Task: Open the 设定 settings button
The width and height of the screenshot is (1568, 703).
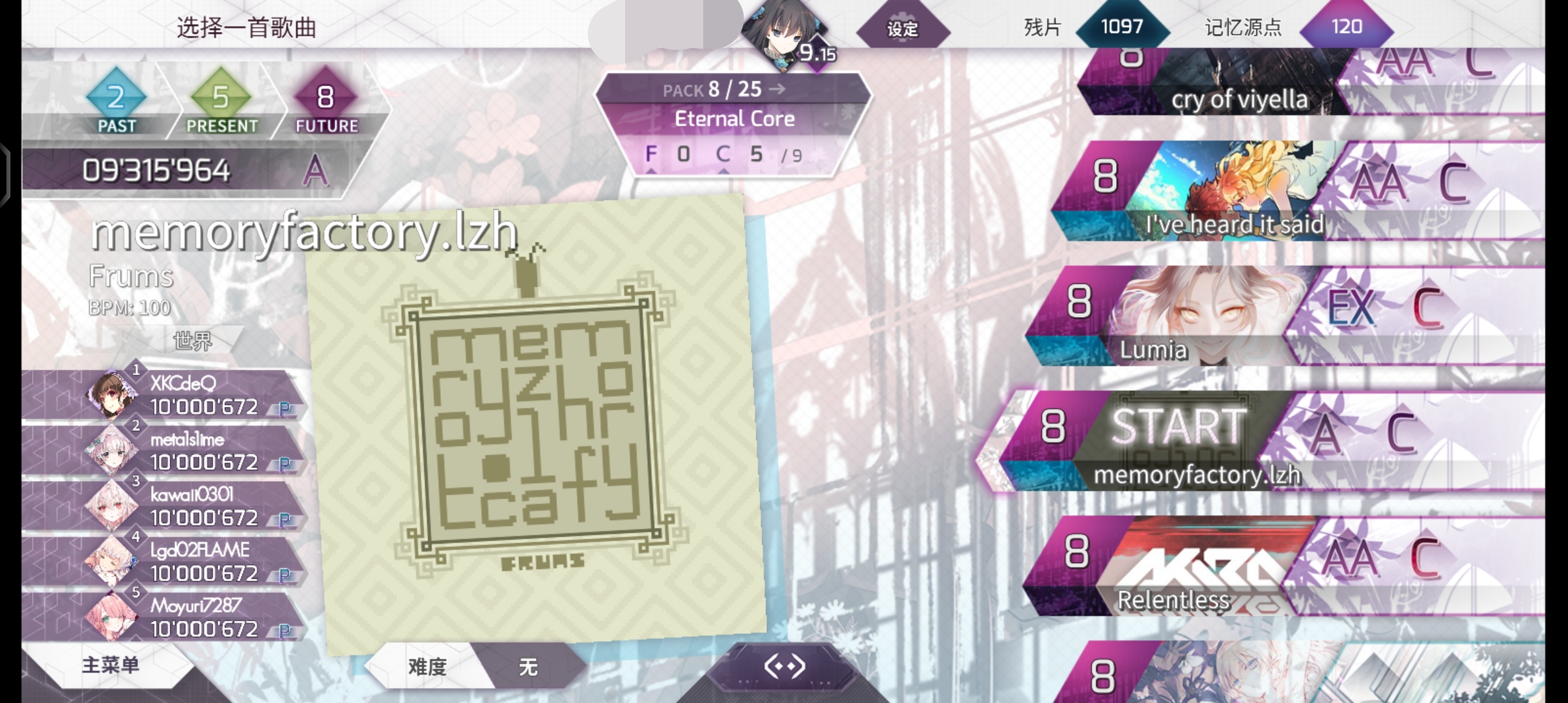Action: click(903, 29)
